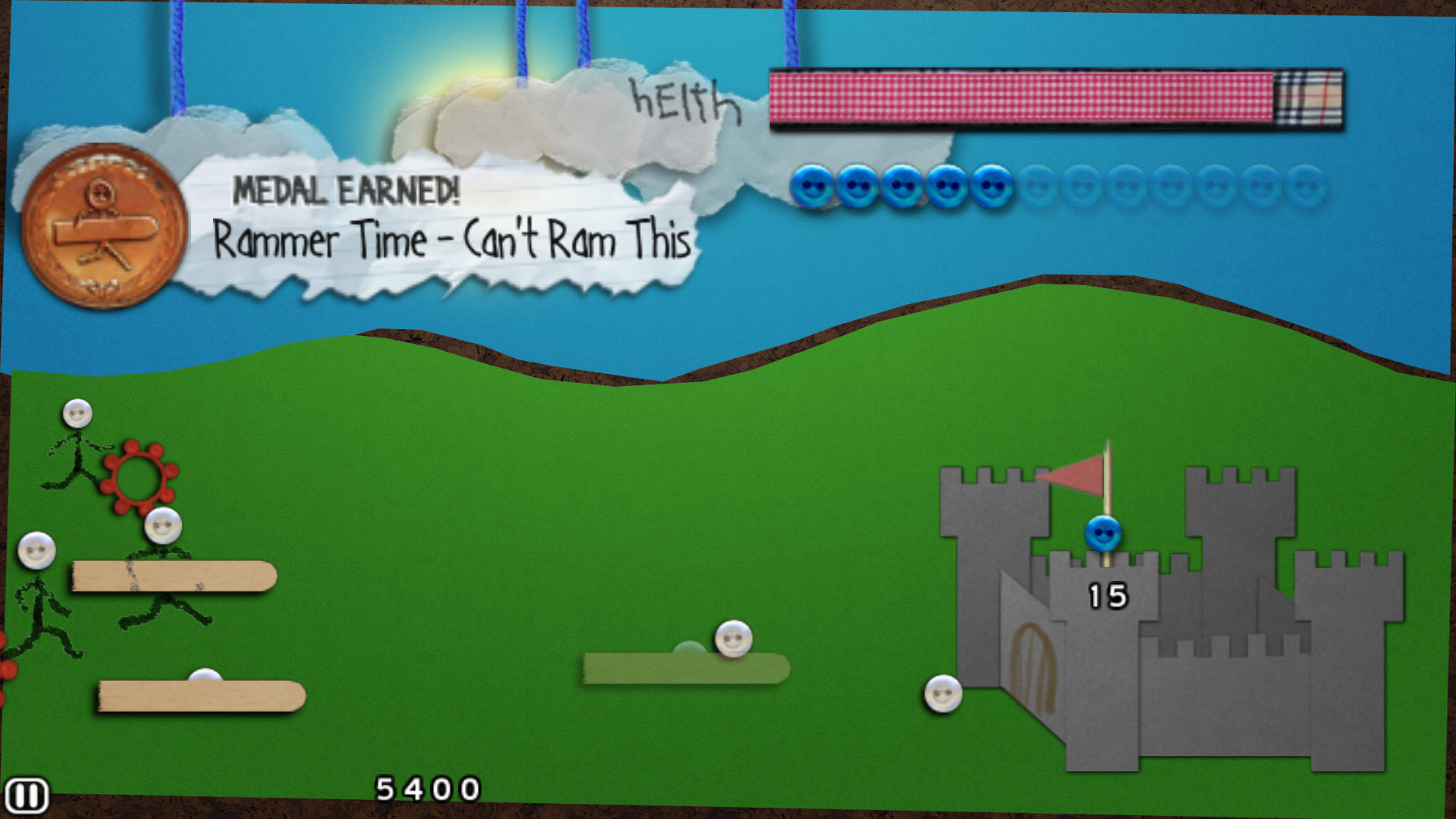
Task: Toggle the button resting on lower popsicle stick
Action: [x=206, y=675]
